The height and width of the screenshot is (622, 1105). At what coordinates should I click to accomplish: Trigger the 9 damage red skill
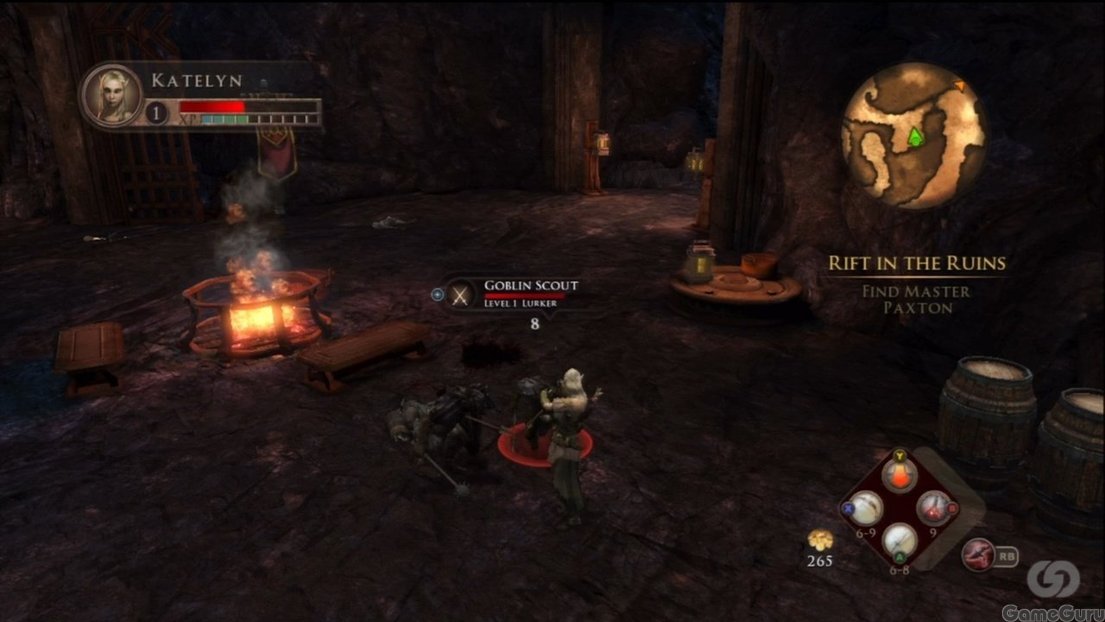pos(934,508)
